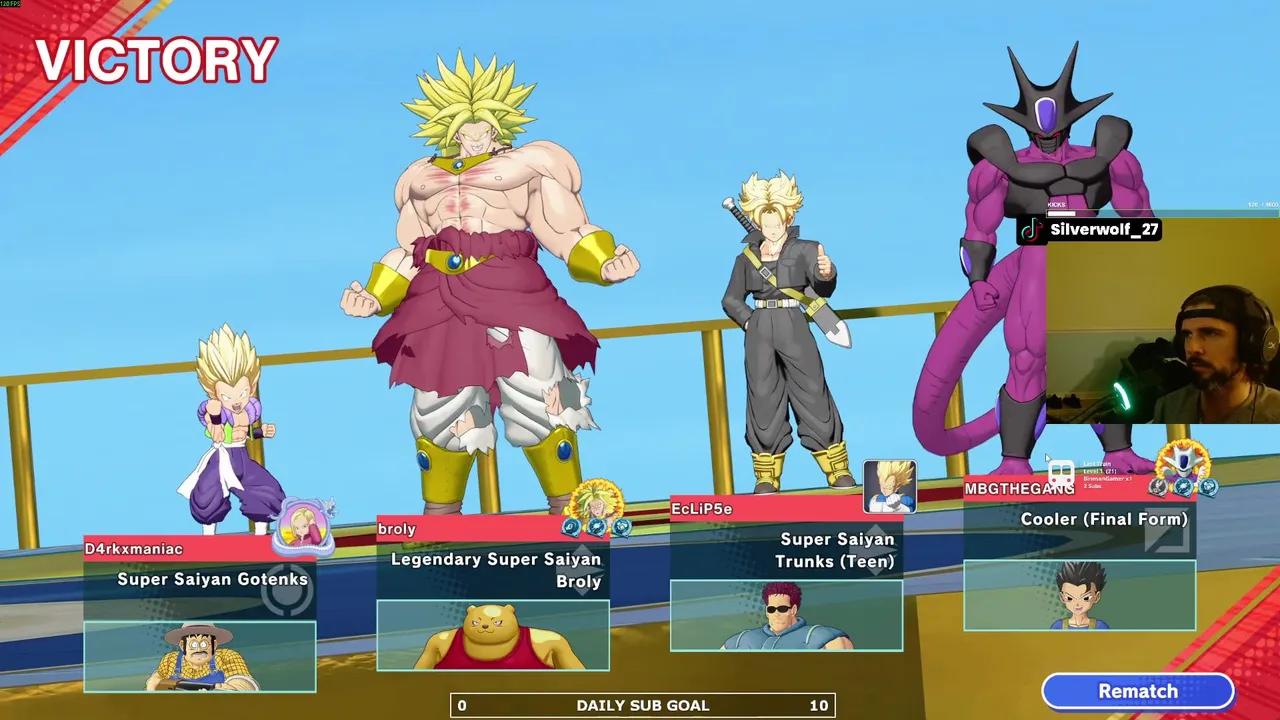Open the Silverwolf_27 TikTok overlay label
Image resolution: width=1280 pixels, height=720 pixels.
click(1090, 230)
